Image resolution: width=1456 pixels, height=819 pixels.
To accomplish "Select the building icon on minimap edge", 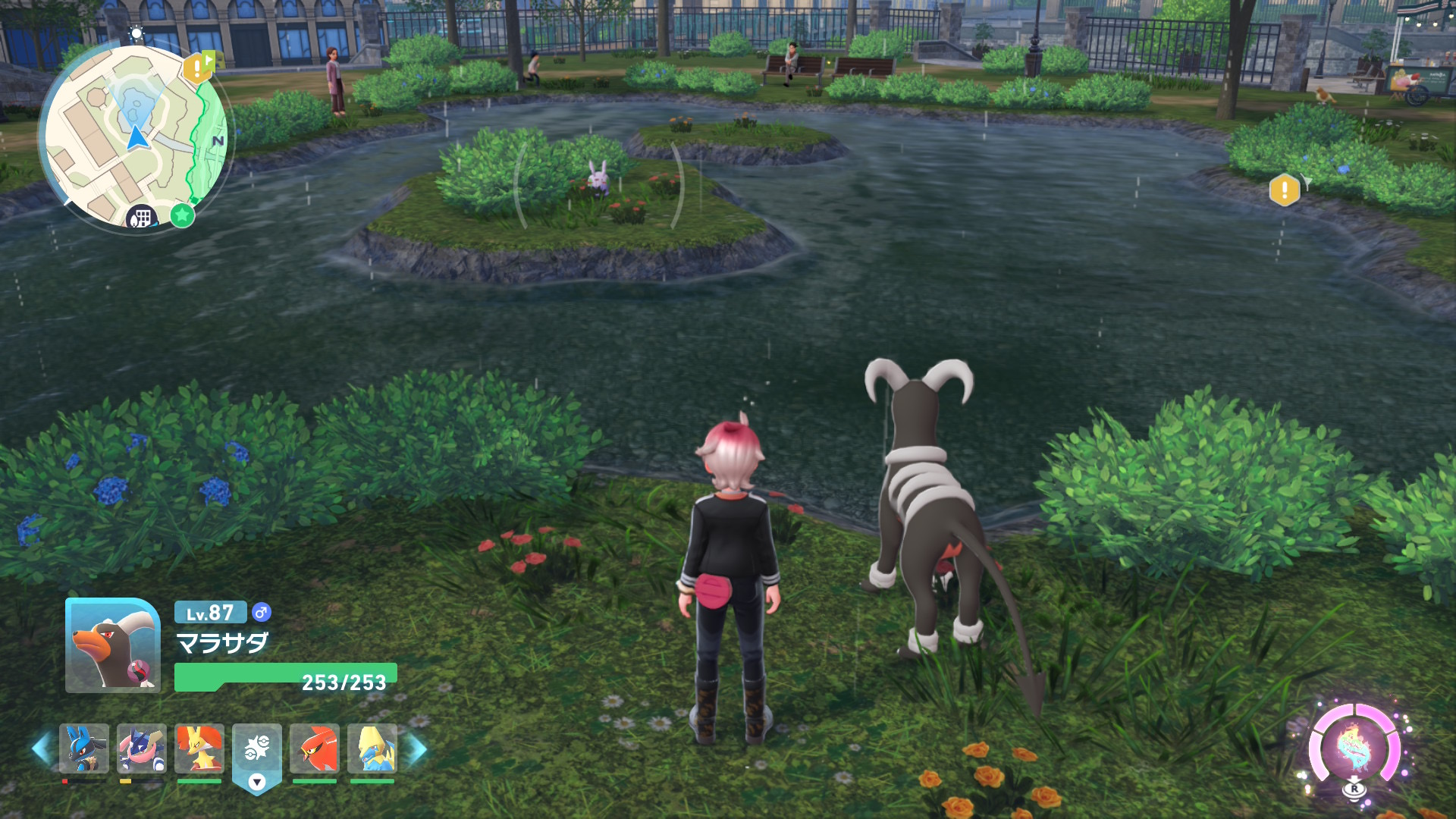I will point(141,218).
